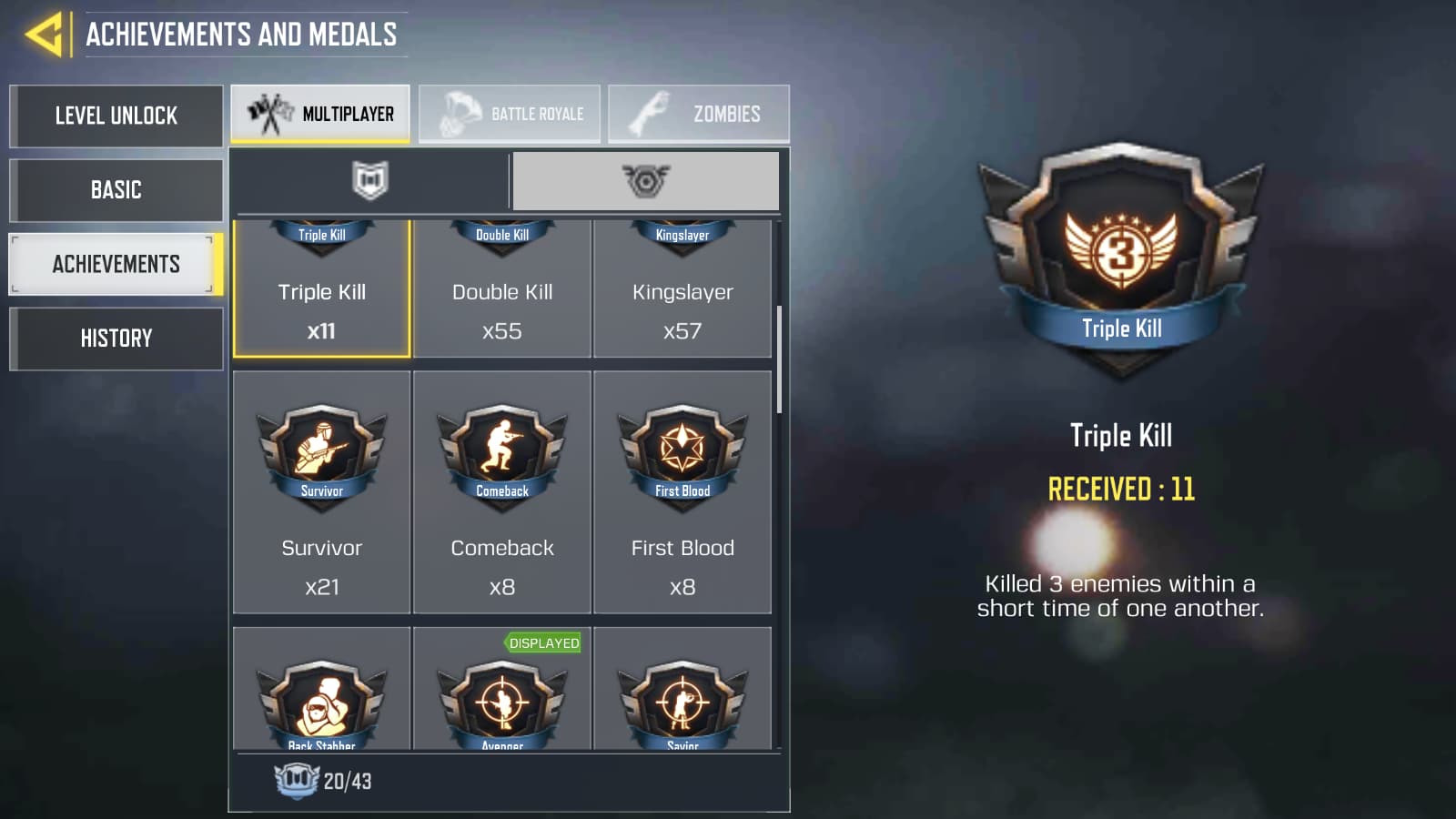This screenshot has height=819, width=1456.
Task: Switch to the Zombies tab
Action: [x=699, y=113]
